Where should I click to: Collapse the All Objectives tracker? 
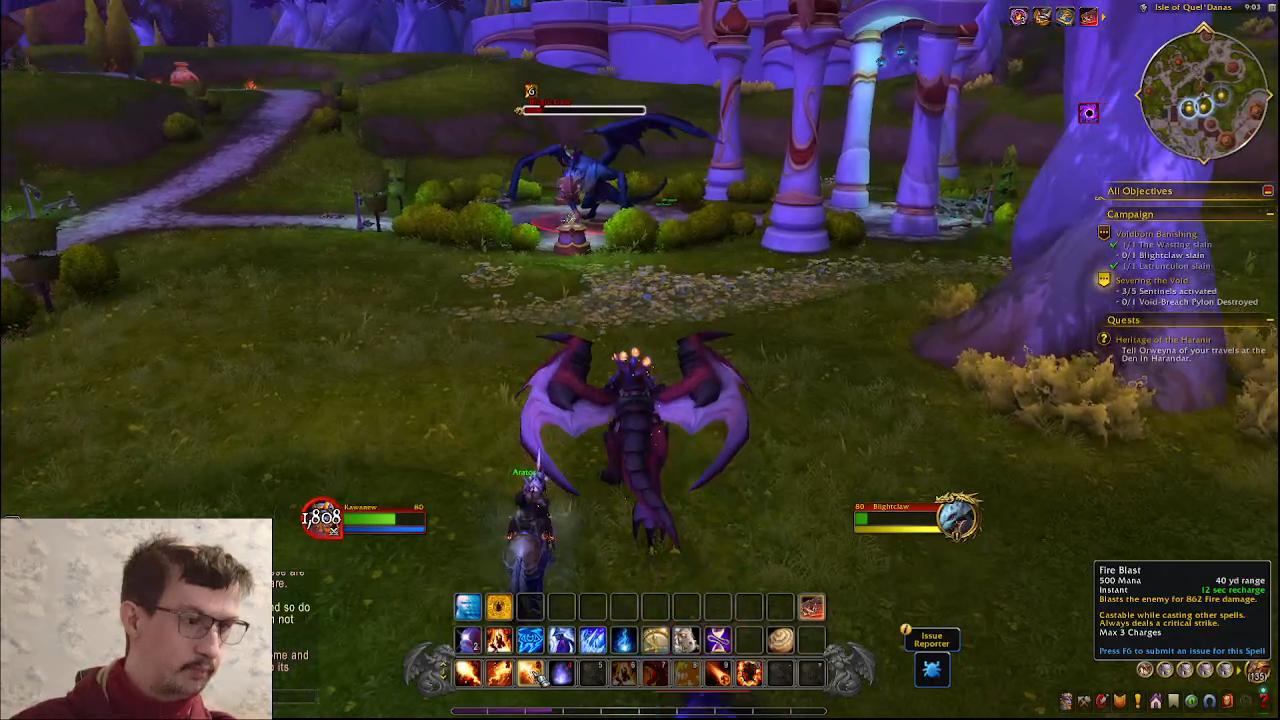(1268, 191)
